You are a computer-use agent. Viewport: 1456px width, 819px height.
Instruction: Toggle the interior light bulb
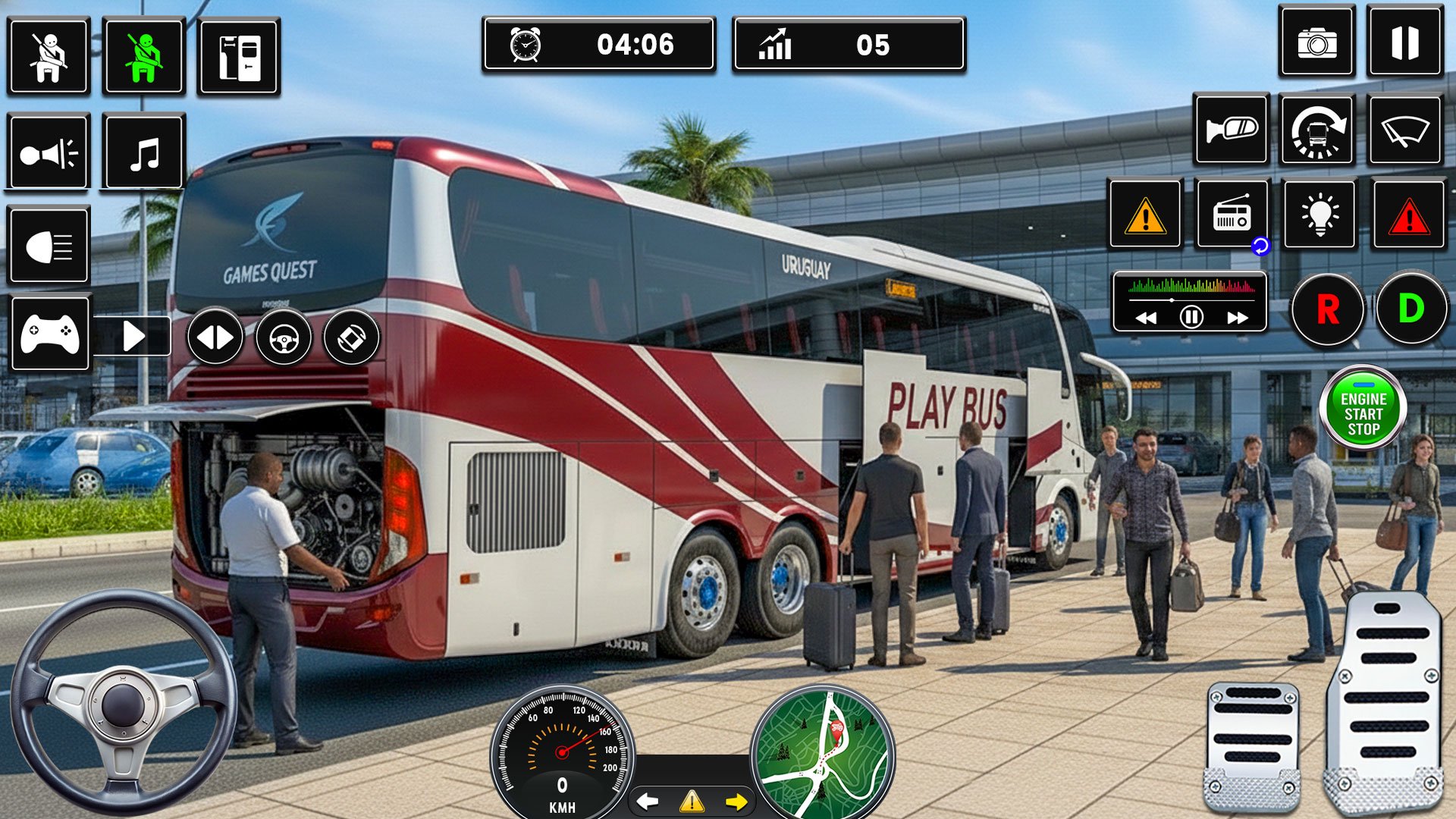click(1319, 215)
